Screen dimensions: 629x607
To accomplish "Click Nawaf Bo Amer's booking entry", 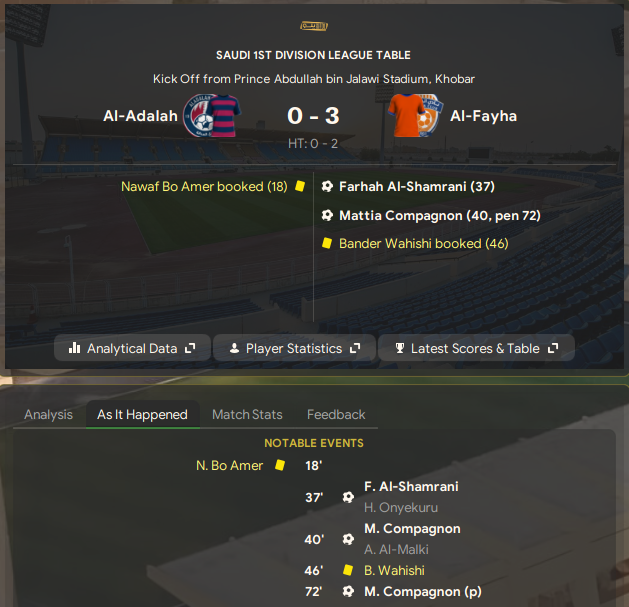I will pos(204,186).
